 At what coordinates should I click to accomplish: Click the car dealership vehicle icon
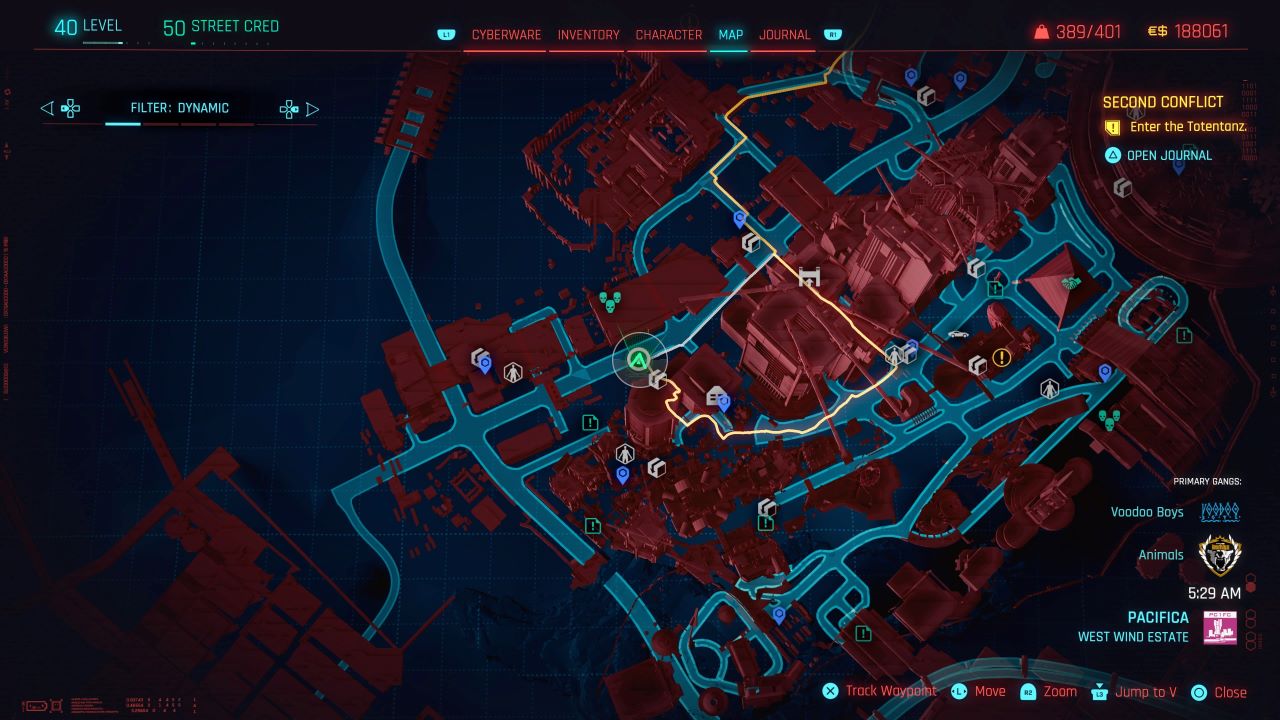[957, 333]
